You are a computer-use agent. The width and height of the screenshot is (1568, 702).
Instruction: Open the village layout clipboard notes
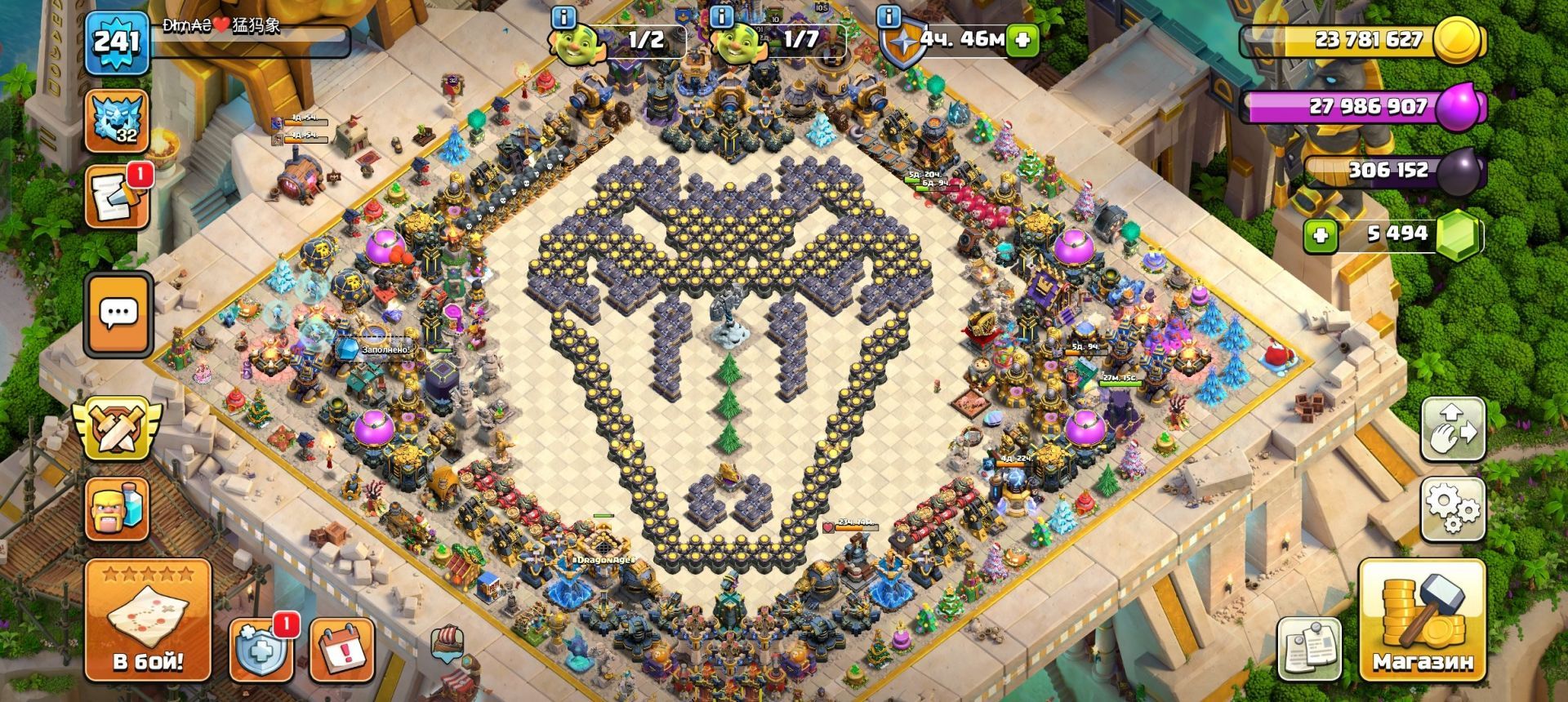pos(1309,647)
